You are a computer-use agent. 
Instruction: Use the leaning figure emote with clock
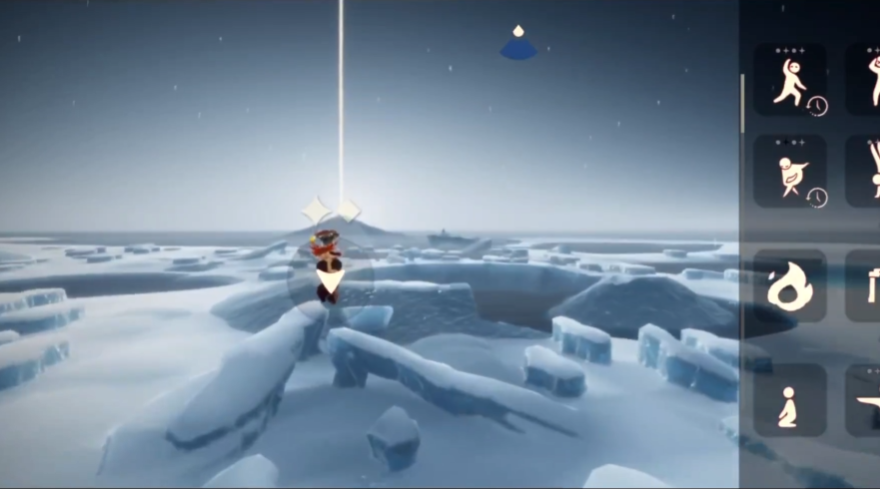tap(789, 171)
